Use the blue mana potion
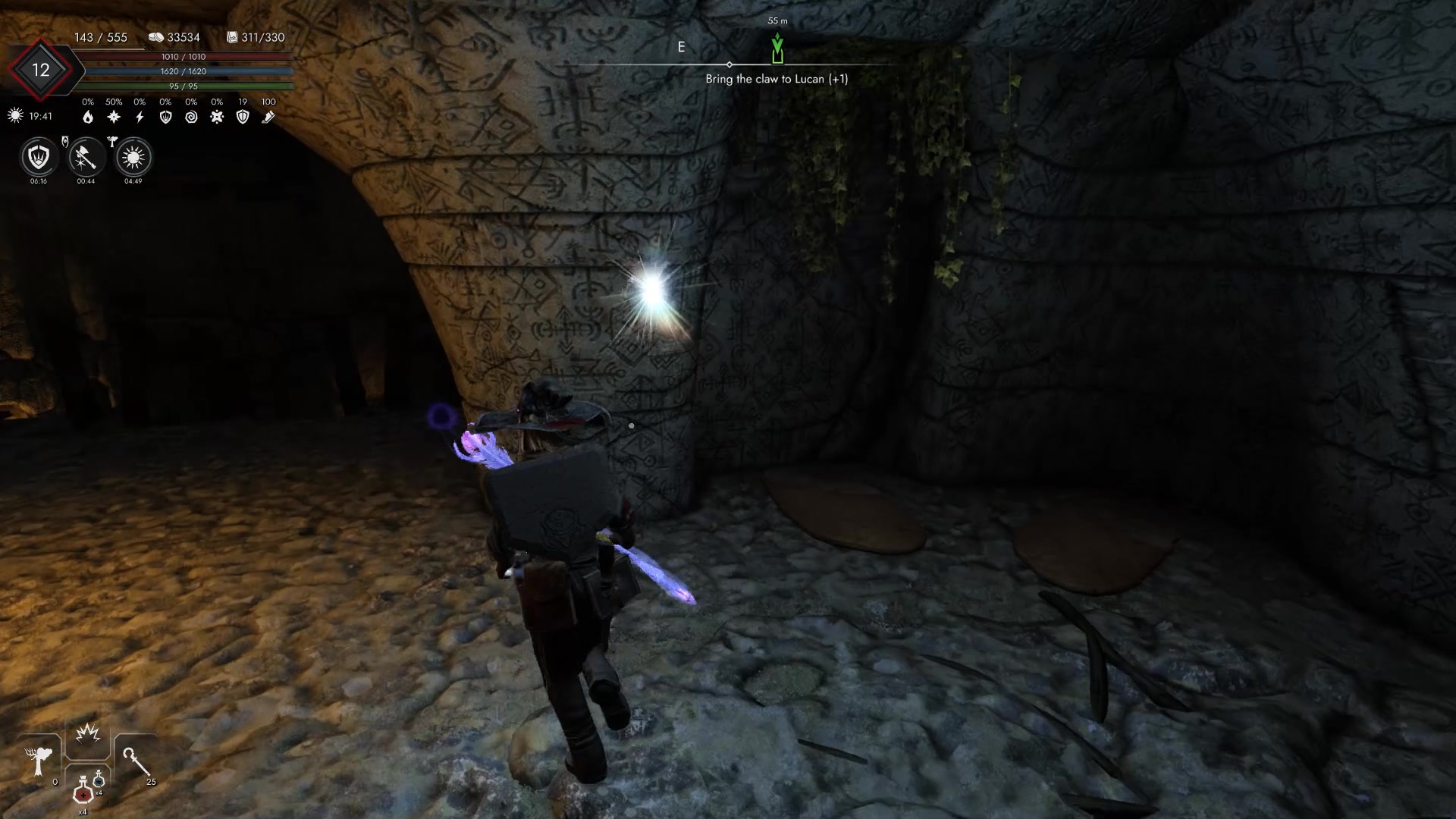The width and height of the screenshot is (1456, 819). point(99,781)
